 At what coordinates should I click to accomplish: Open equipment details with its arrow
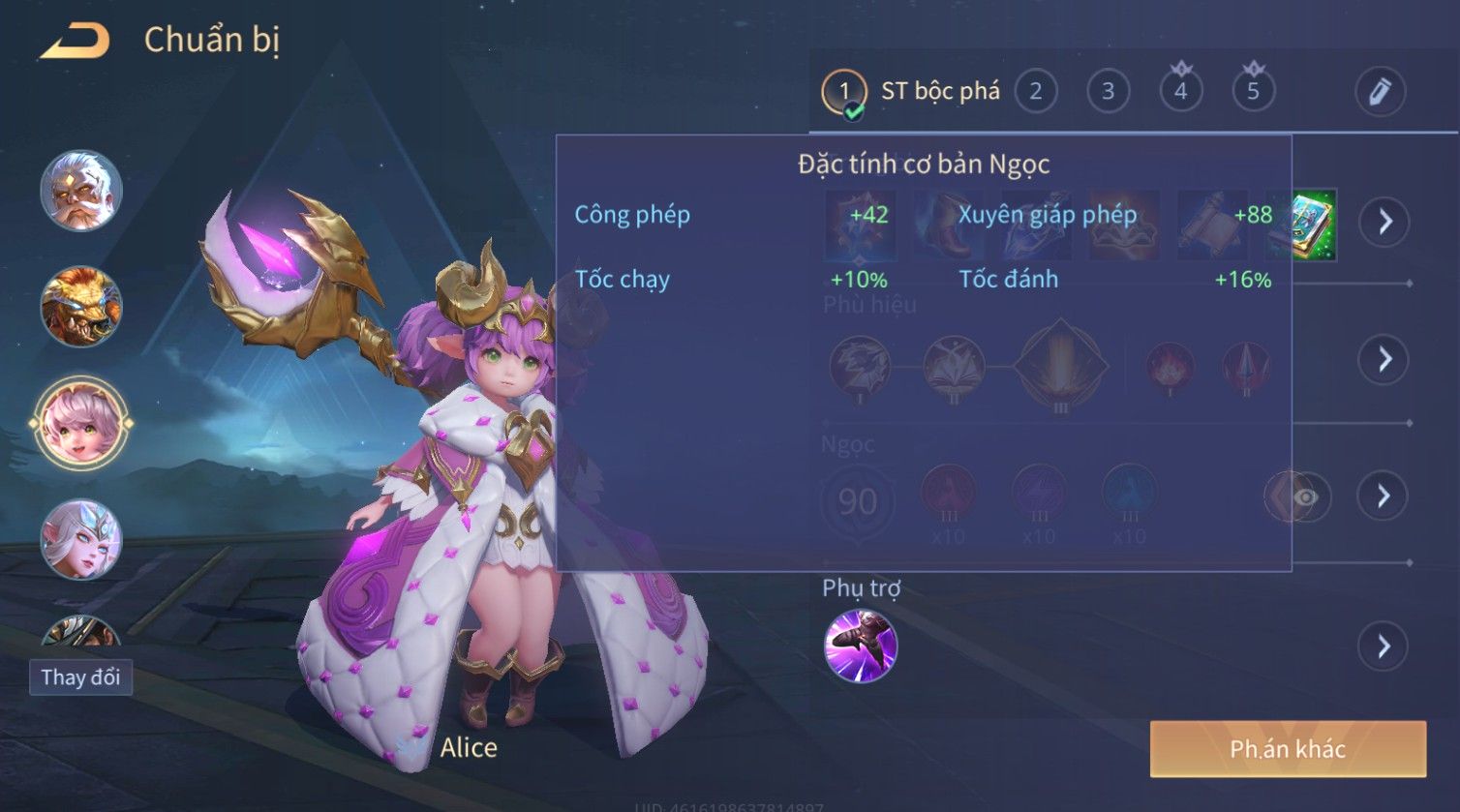(1384, 222)
